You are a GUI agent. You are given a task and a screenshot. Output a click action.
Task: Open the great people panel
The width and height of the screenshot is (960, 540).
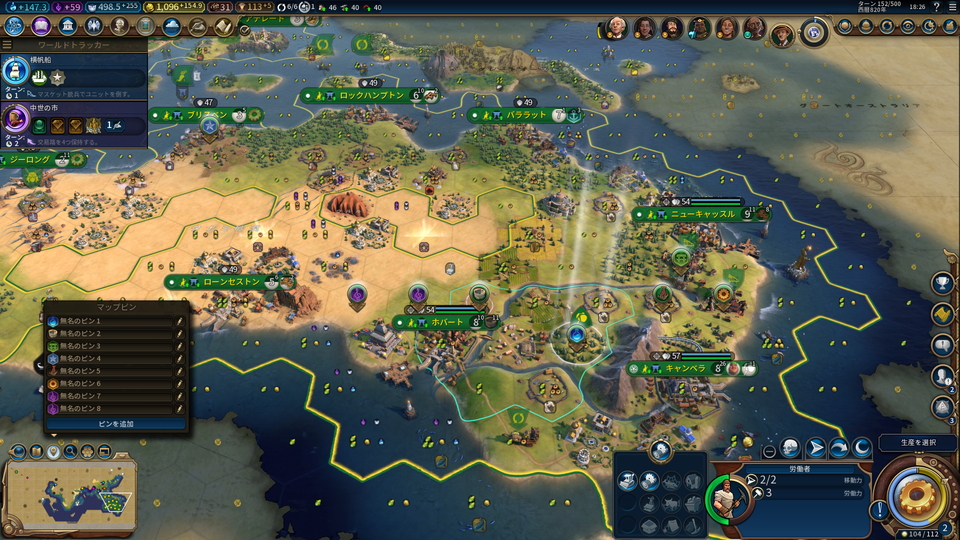coord(120,26)
